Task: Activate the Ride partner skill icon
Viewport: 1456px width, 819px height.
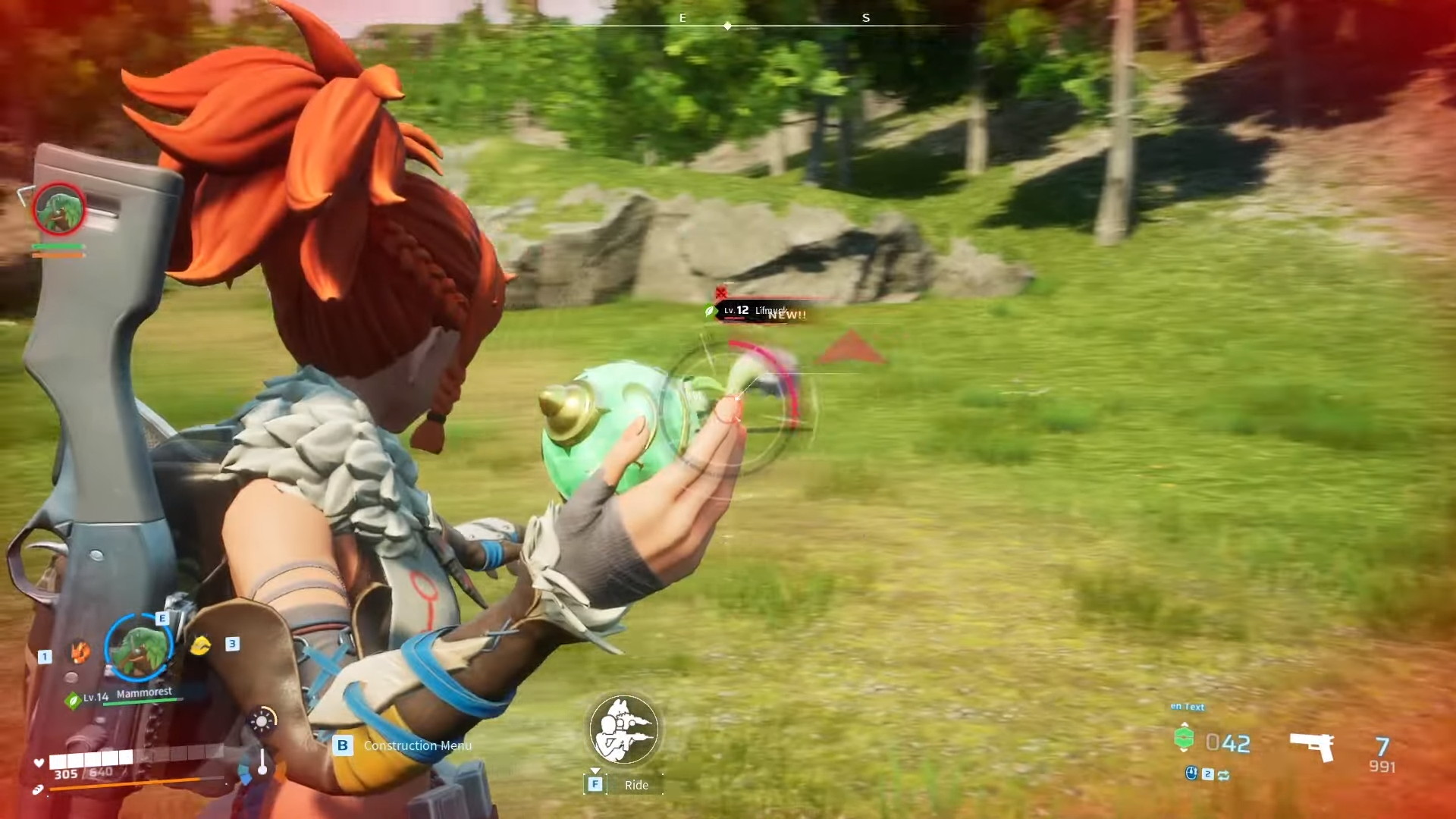Action: click(x=623, y=729)
